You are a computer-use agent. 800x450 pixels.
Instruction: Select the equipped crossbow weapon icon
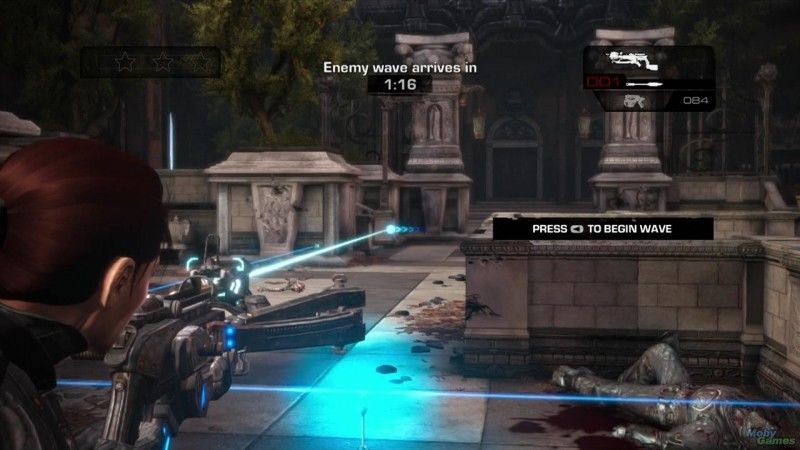point(626,59)
